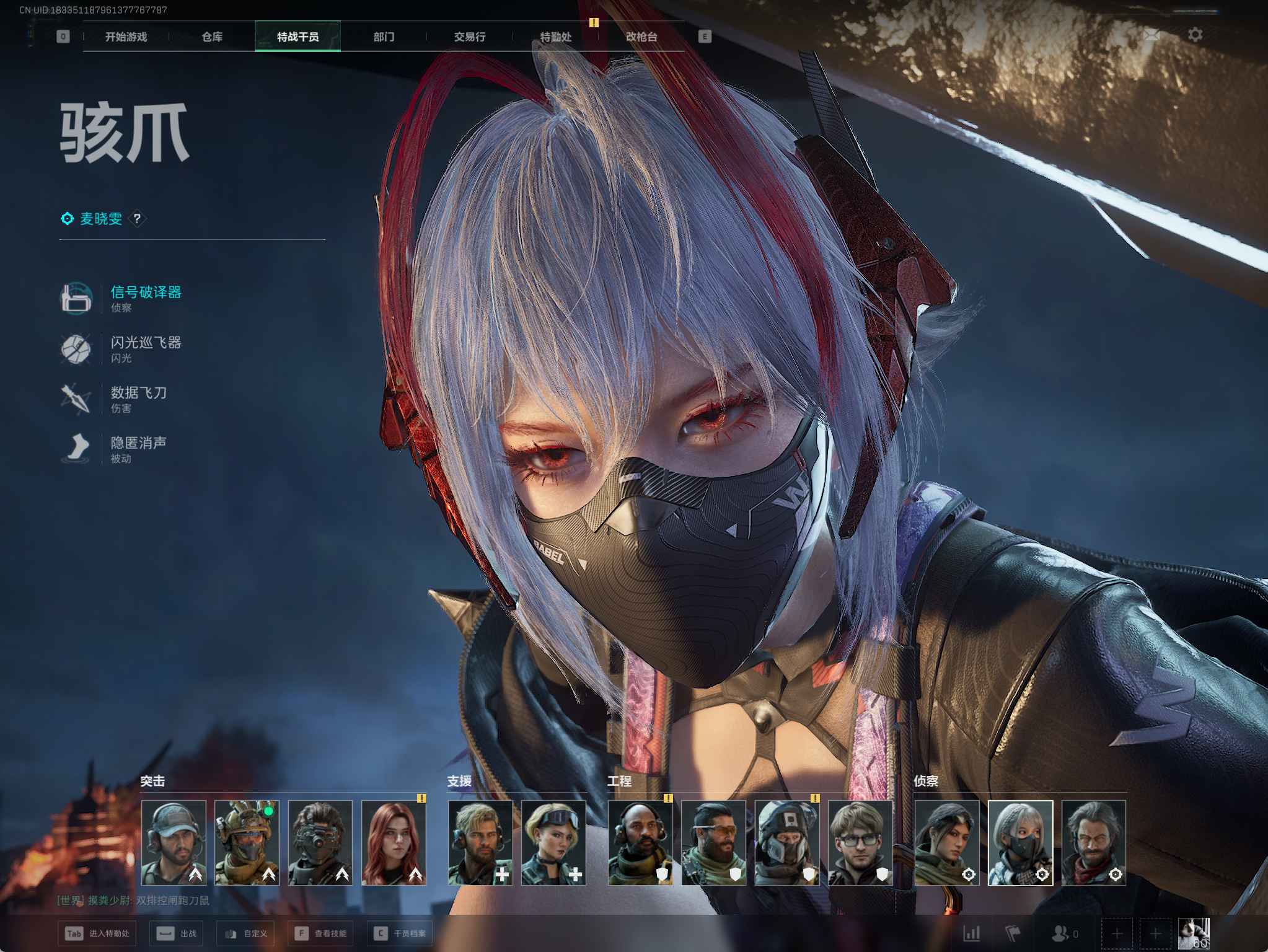The height and width of the screenshot is (952, 1268).
Task: Open the 开始游戏 tab
Action: [126, 37]
